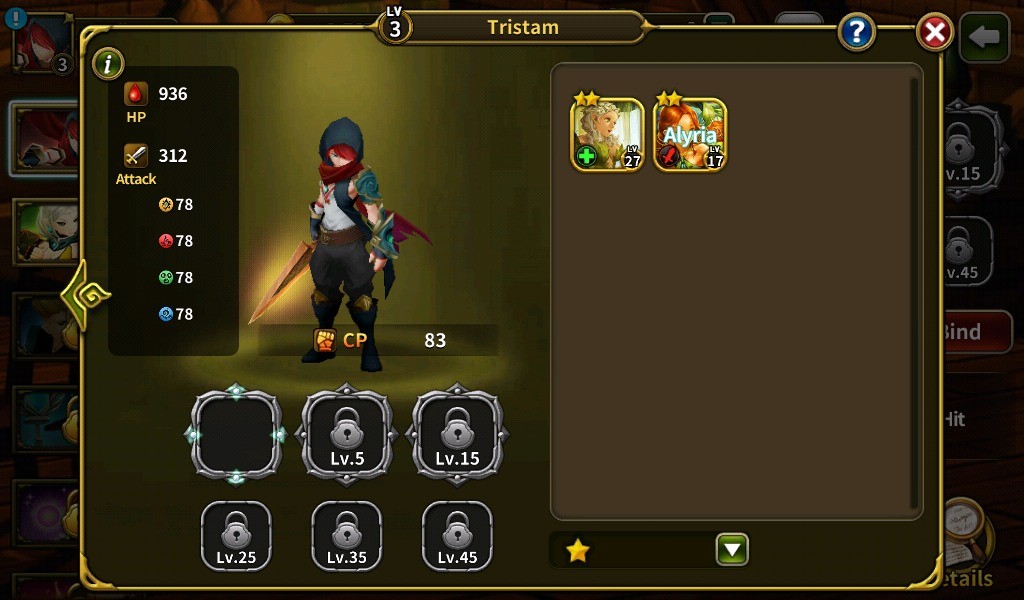Screen dimensions: 1024x600
Task: Select the empty unlocked equipment slot
Action: [236, 434]
